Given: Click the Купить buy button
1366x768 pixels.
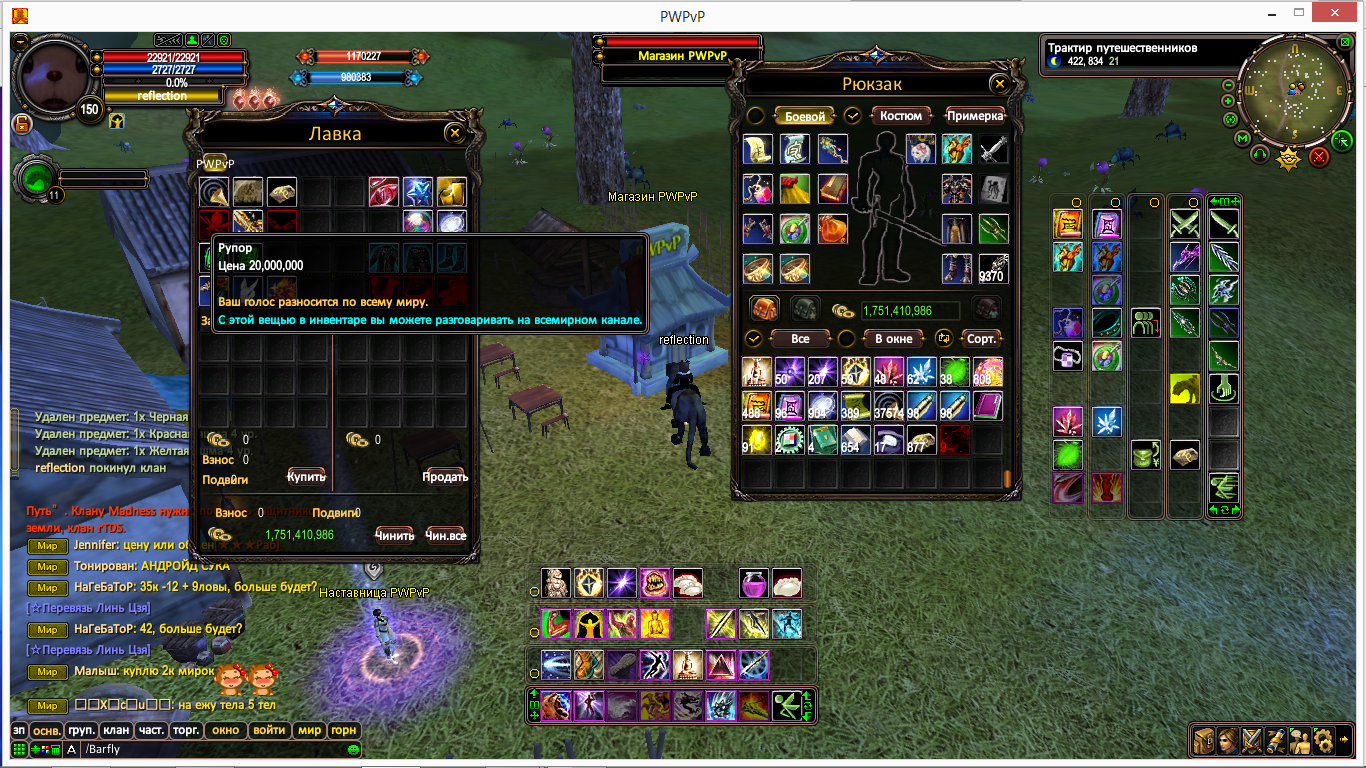Looking at the screenshot, I should (306, 476).
